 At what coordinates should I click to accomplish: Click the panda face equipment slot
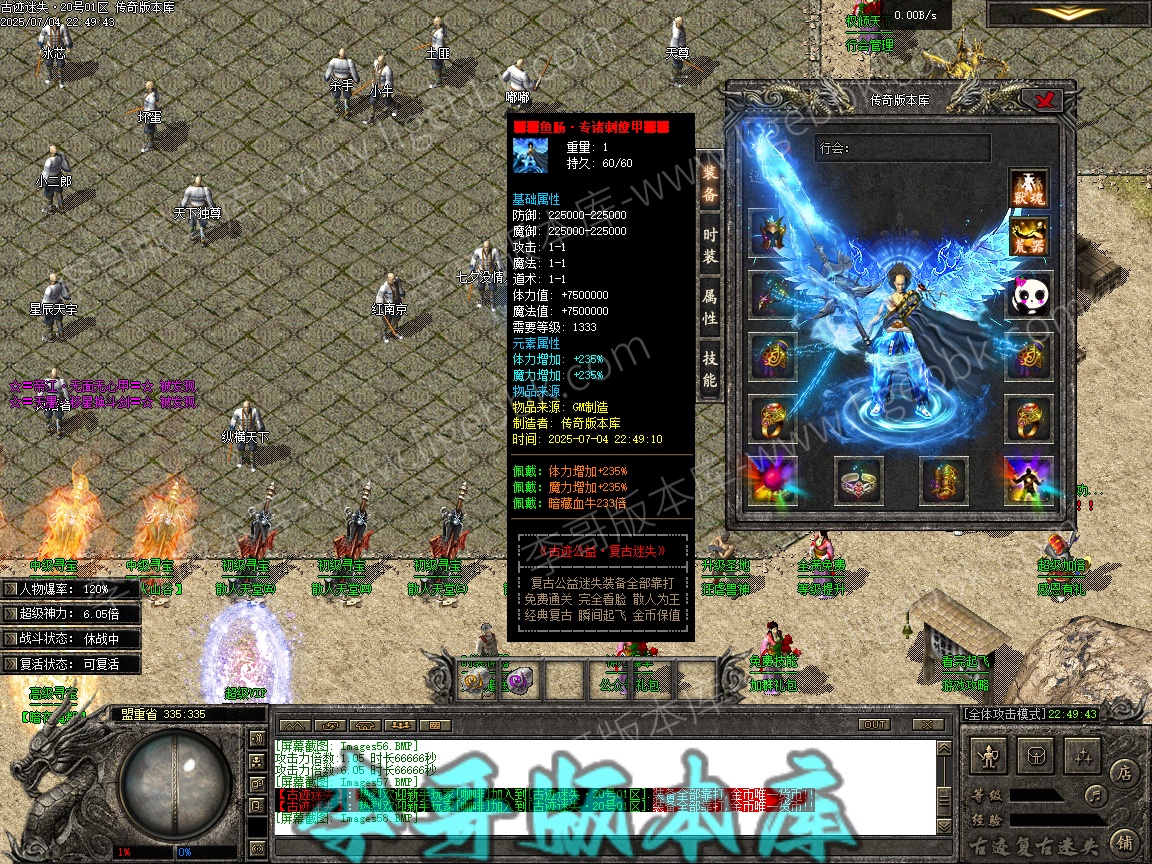(x=1028, y=296)
